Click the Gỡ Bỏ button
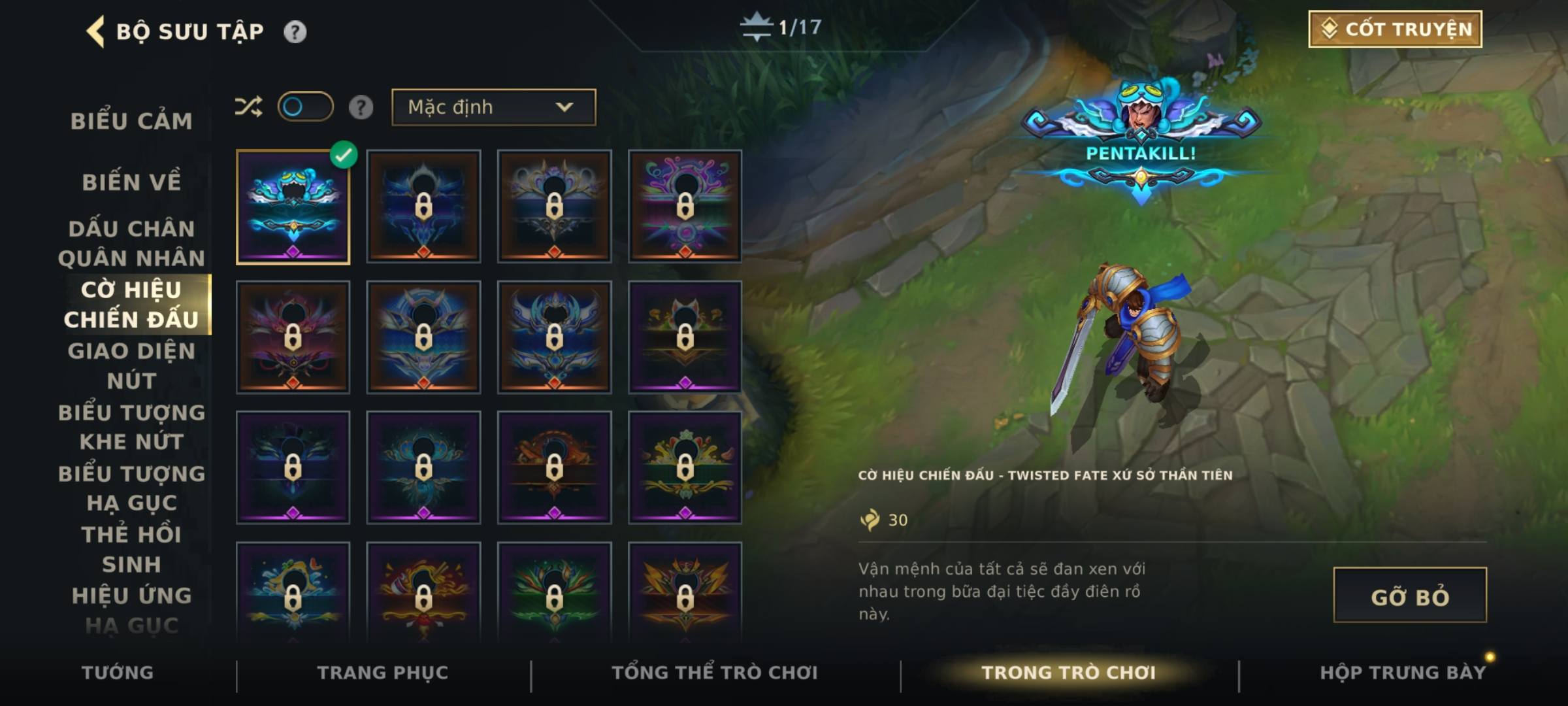The image size is (1568, 706). pos(1409,595)
